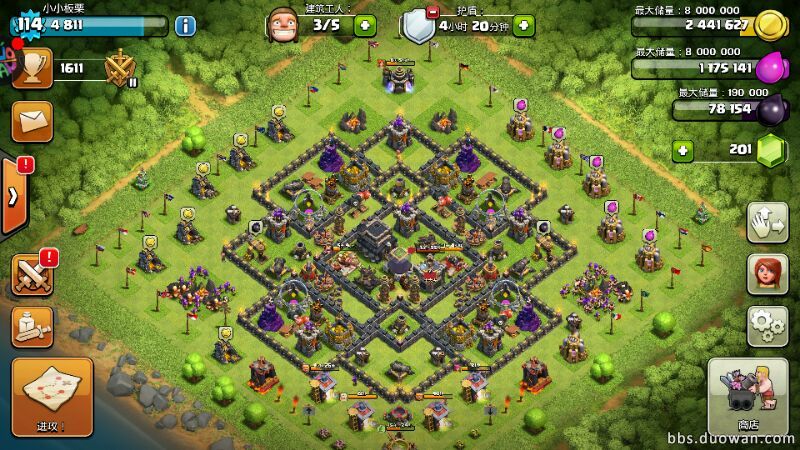Add a builder with the plus button
This screenshot has height=450, width=800.
coord(365,25)
